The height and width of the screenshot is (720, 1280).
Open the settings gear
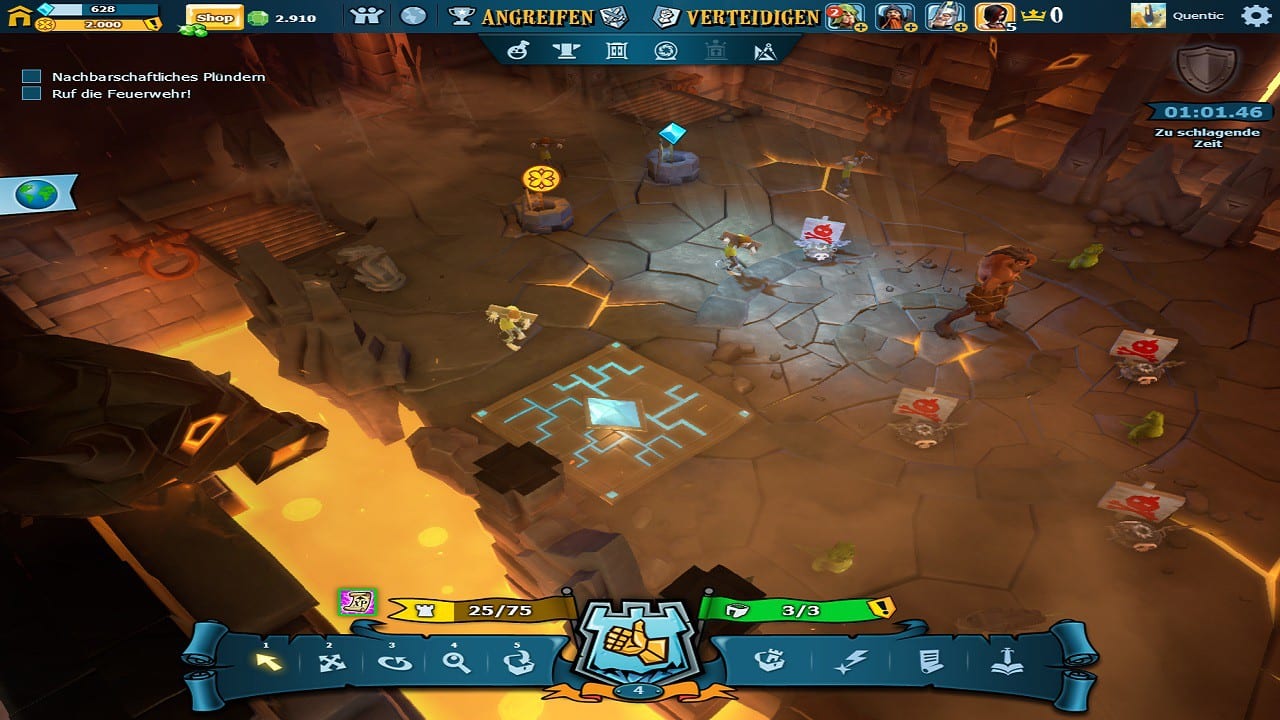coord(1255,15)
